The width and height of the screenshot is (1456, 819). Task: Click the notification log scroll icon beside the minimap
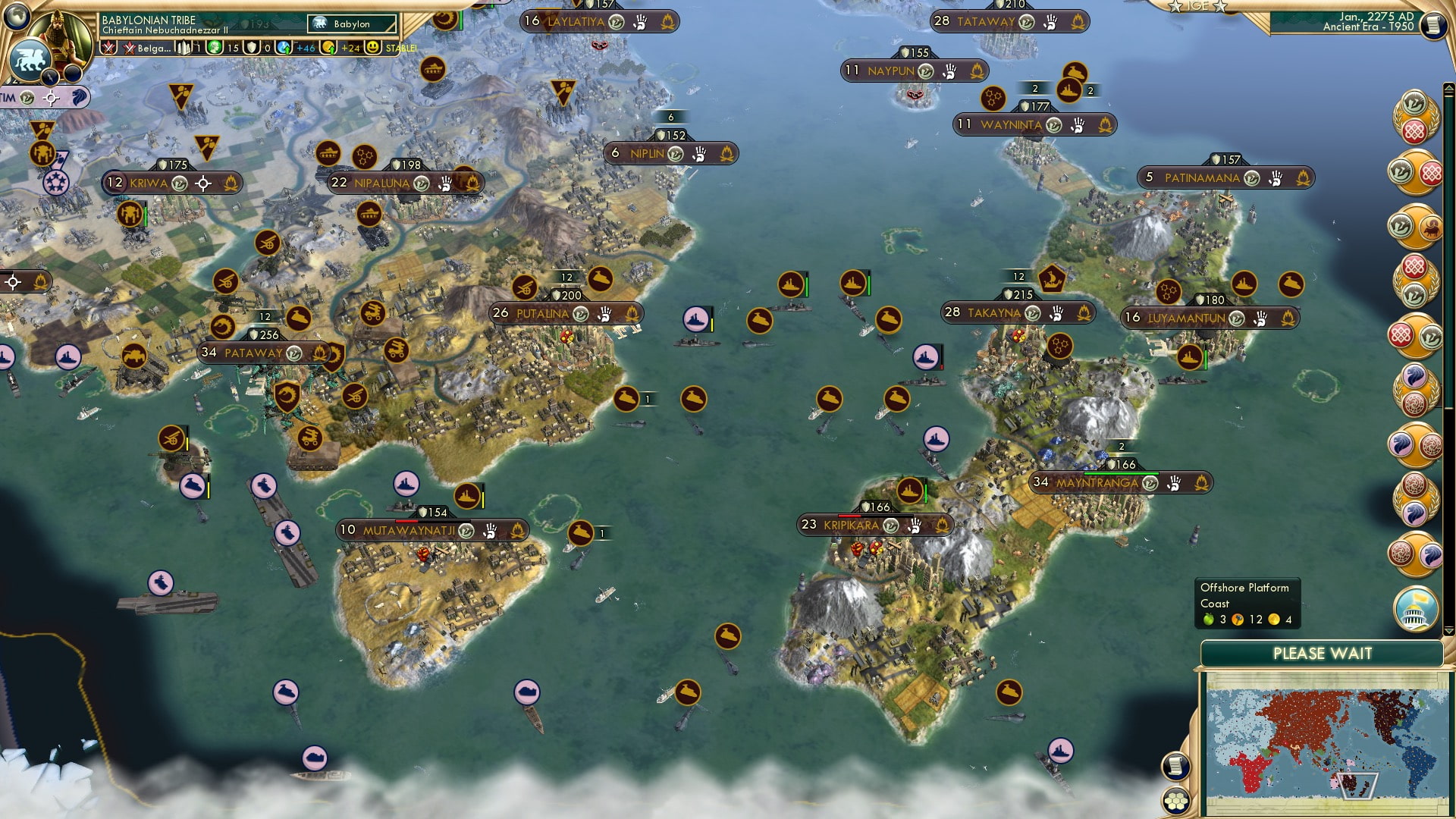click(1175, 767)
